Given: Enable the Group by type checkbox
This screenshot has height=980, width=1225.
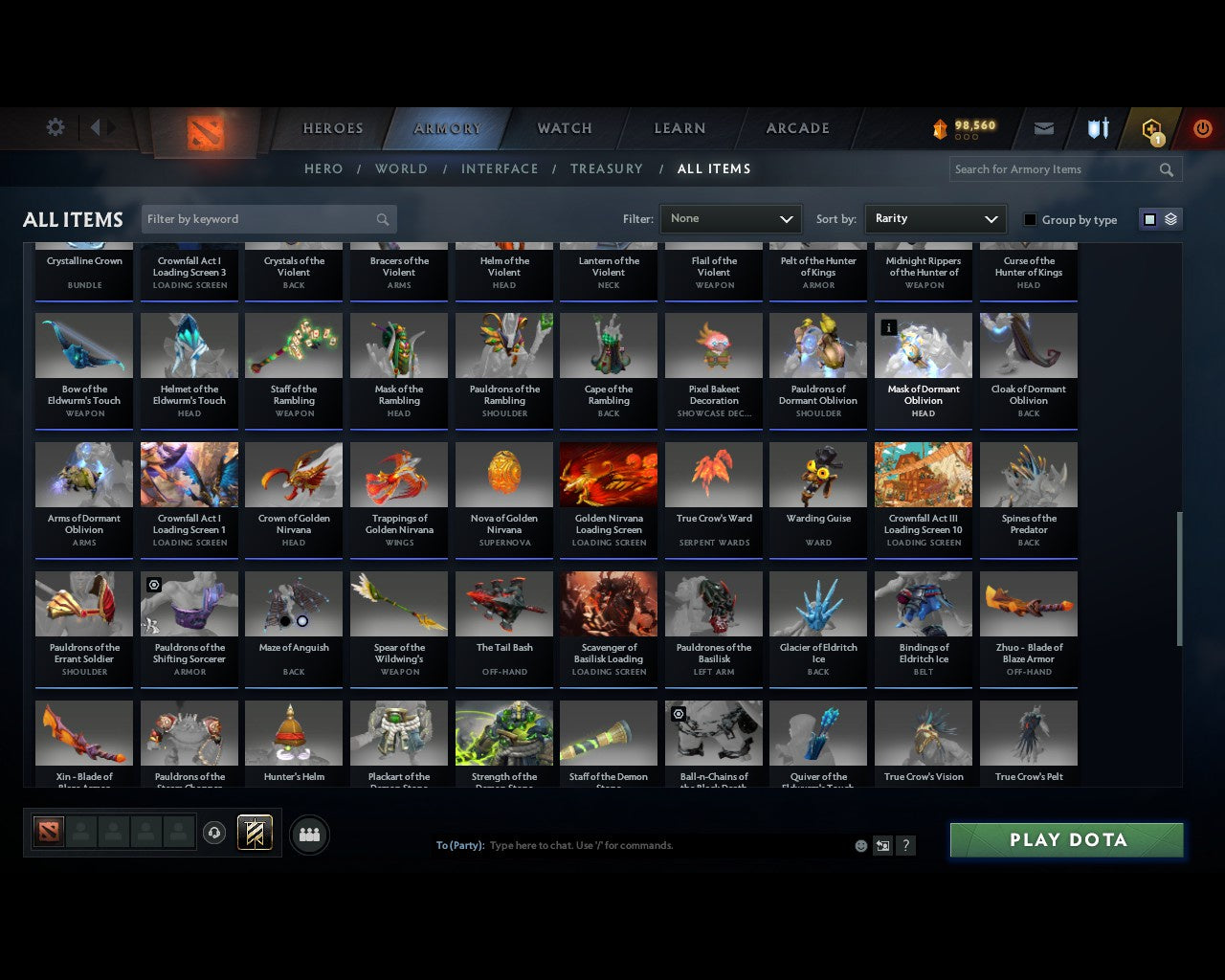Looking at the screenshot, I should pos(1030,219).
